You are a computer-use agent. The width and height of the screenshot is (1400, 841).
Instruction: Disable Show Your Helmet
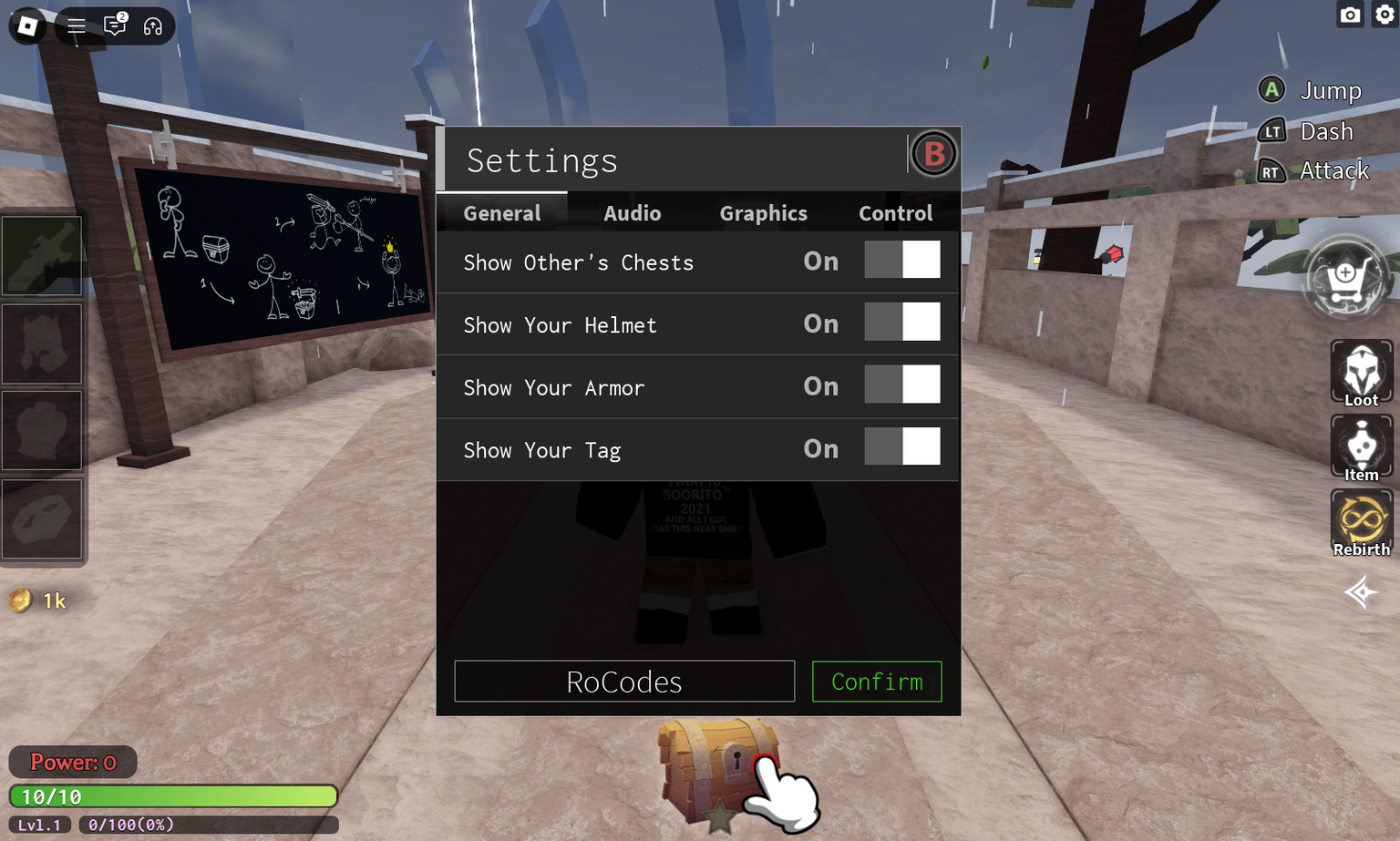902,322
